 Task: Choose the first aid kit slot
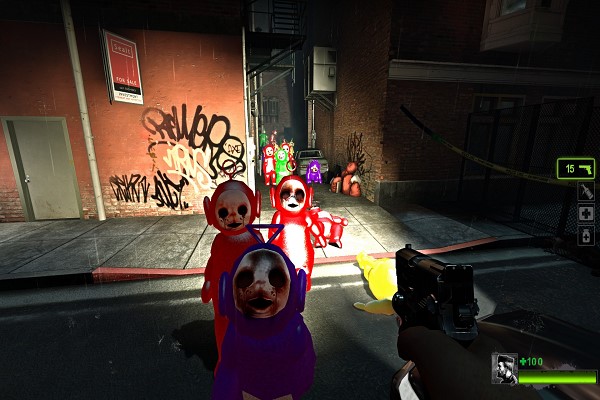[586, 213]
